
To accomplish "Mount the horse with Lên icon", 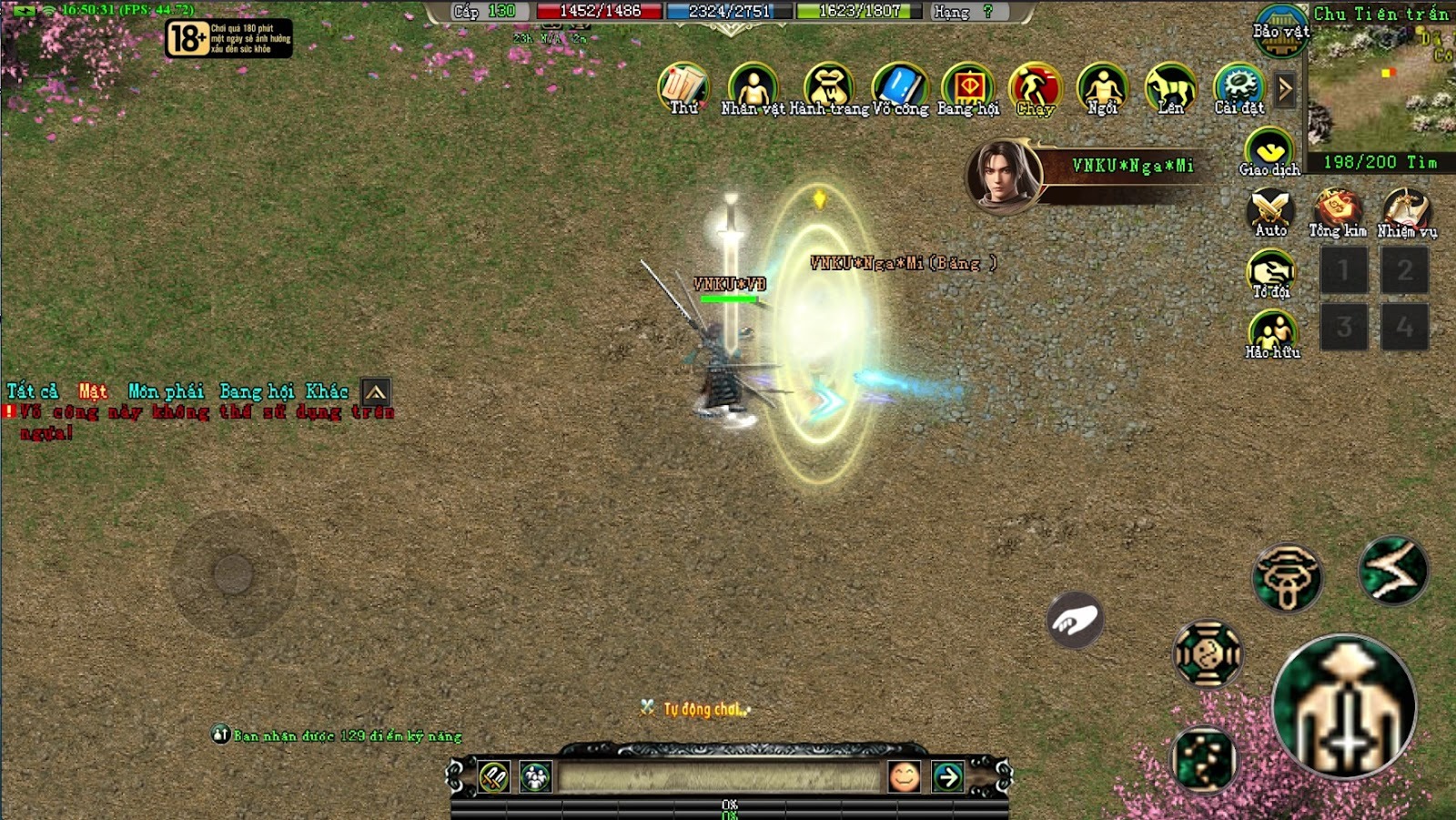I will 1170,87.
